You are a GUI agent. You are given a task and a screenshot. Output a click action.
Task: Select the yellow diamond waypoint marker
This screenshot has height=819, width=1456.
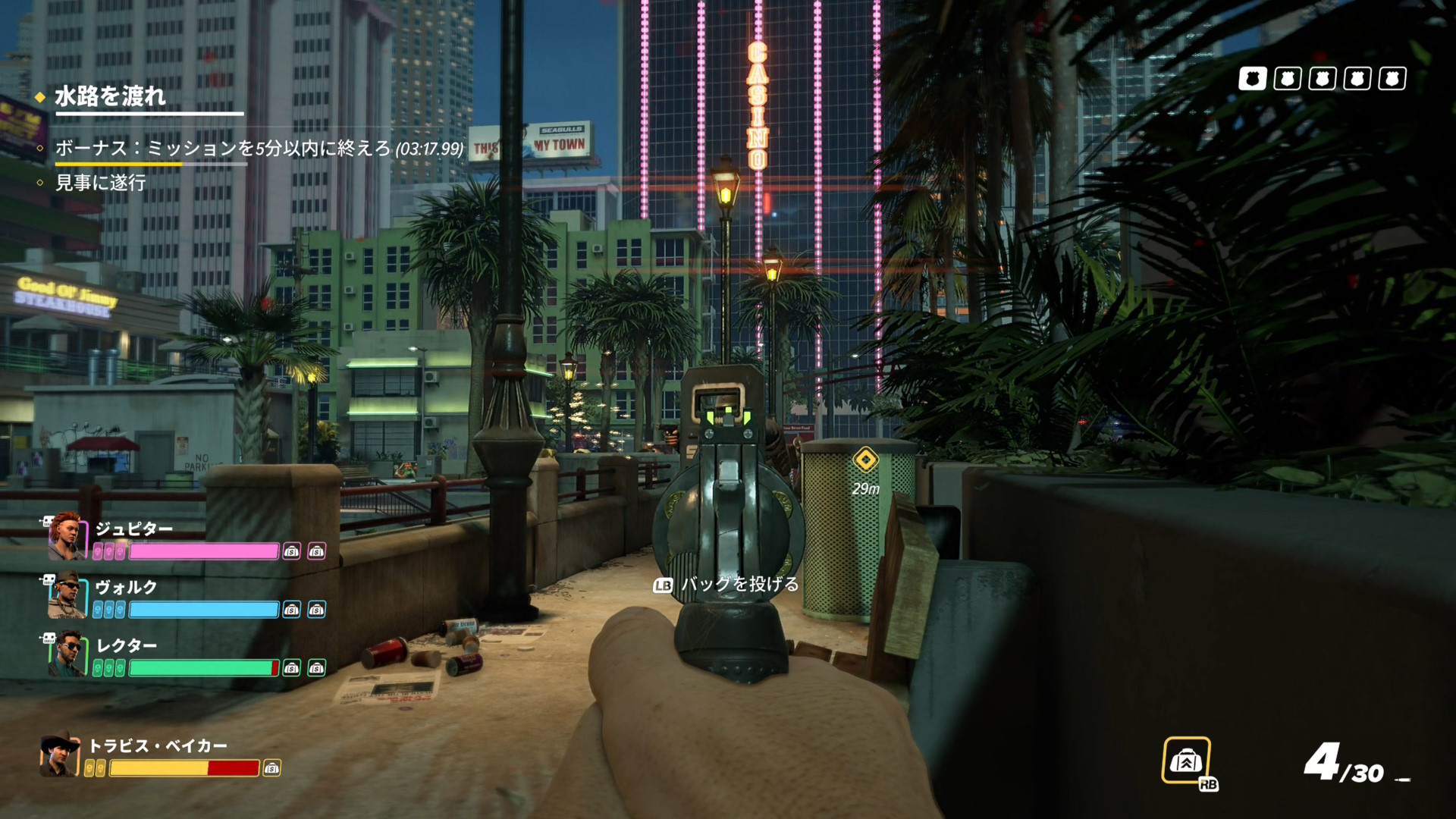point(865,460)
